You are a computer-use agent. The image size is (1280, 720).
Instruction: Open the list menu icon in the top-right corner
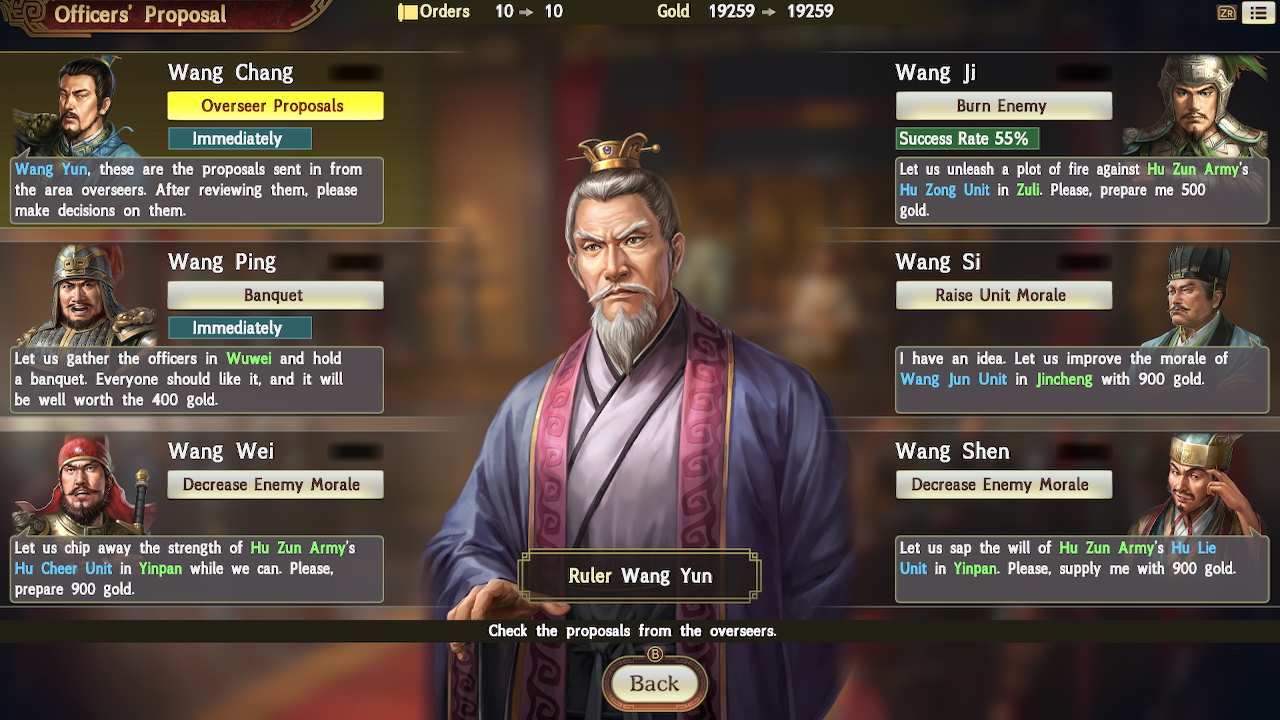(x=1260, y=12)
